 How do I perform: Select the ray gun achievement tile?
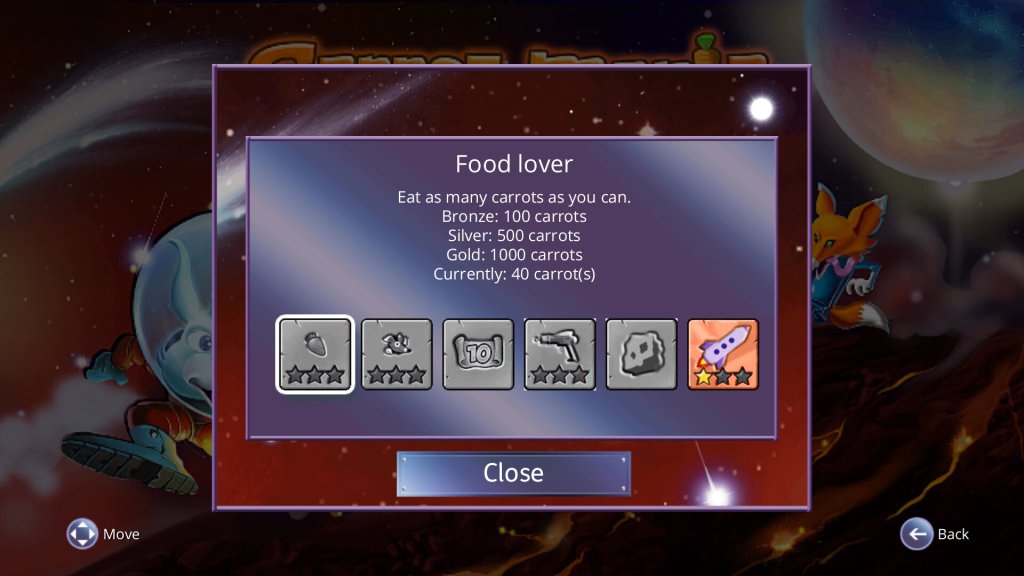coord(560,354)
